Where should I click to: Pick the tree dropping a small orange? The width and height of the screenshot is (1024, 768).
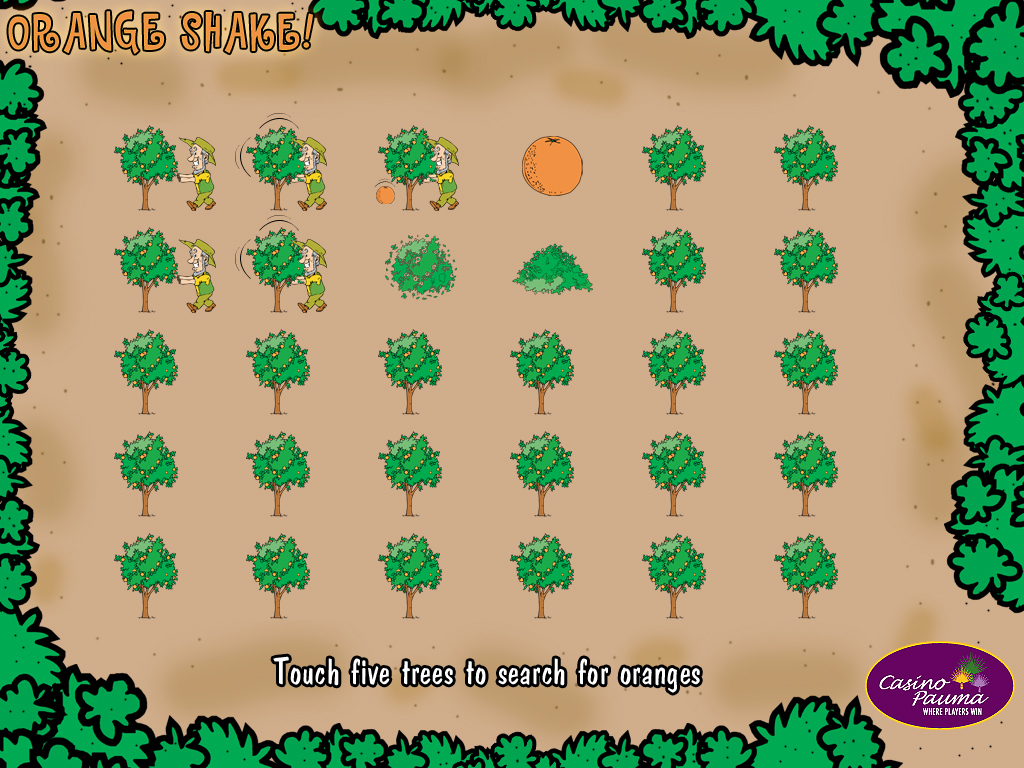(x=408, y=166)
